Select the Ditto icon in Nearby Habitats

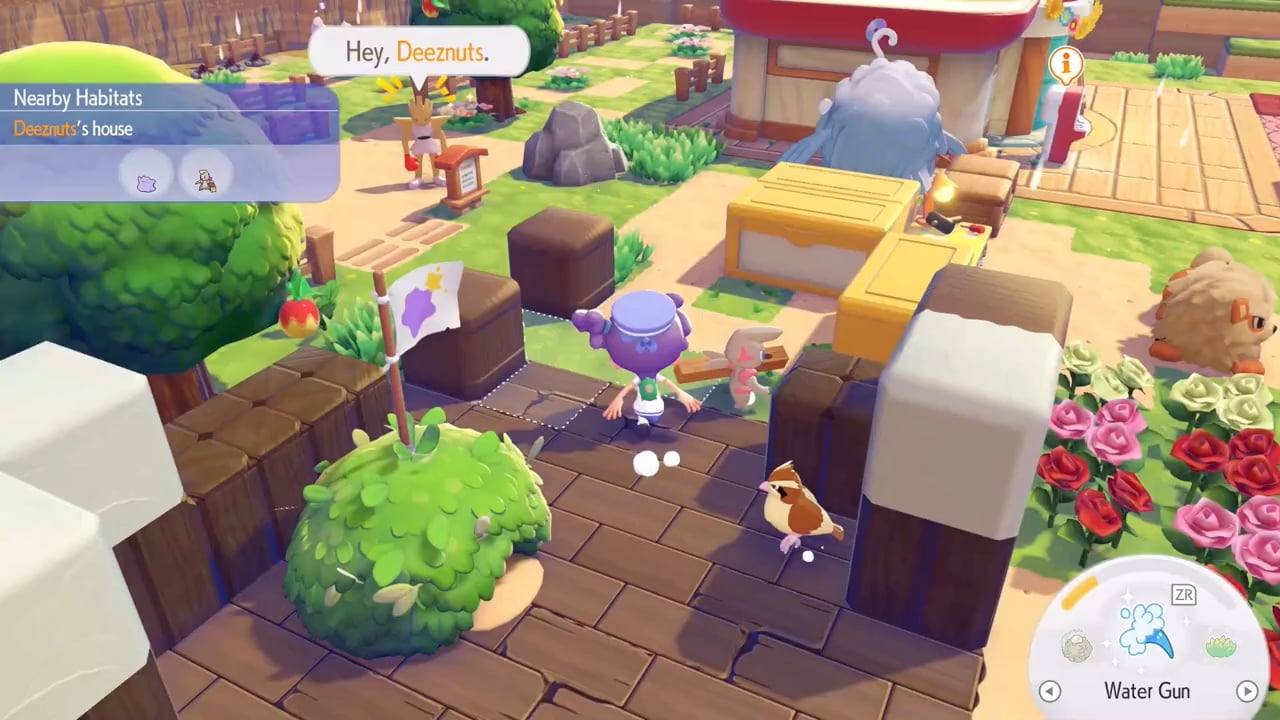(x=147, y=180)
